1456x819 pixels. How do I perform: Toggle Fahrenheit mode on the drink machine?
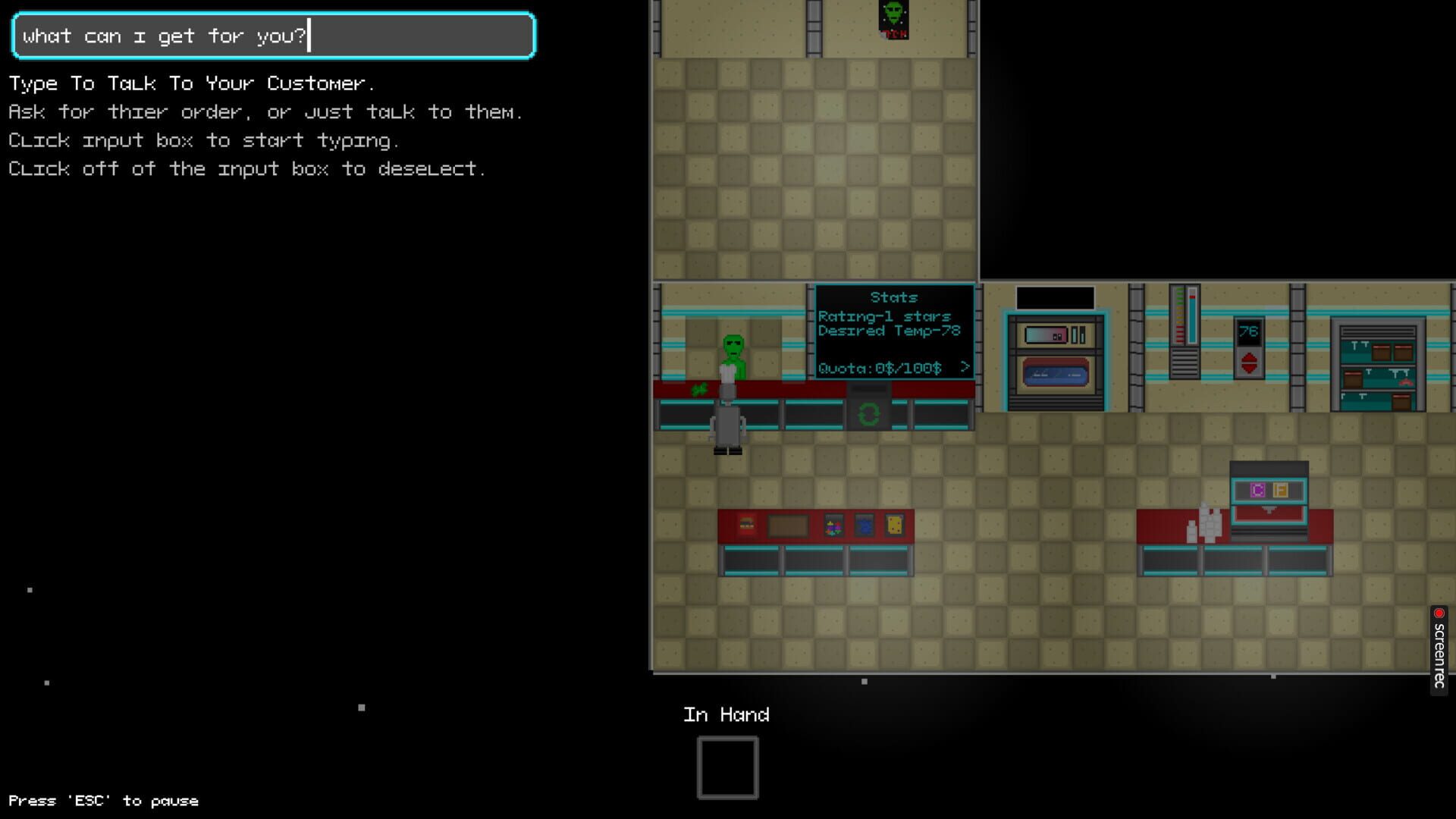coord(1281,491)
